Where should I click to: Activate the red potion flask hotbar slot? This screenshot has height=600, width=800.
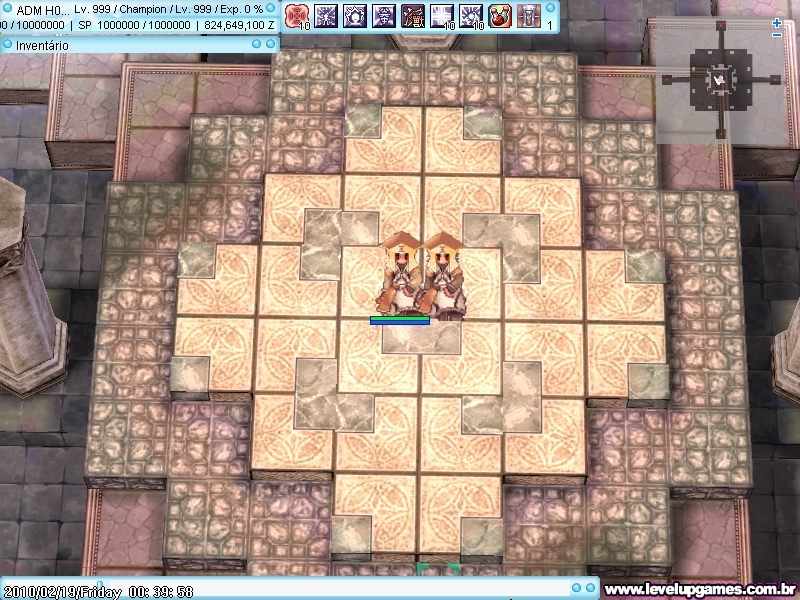coord(500,15)
